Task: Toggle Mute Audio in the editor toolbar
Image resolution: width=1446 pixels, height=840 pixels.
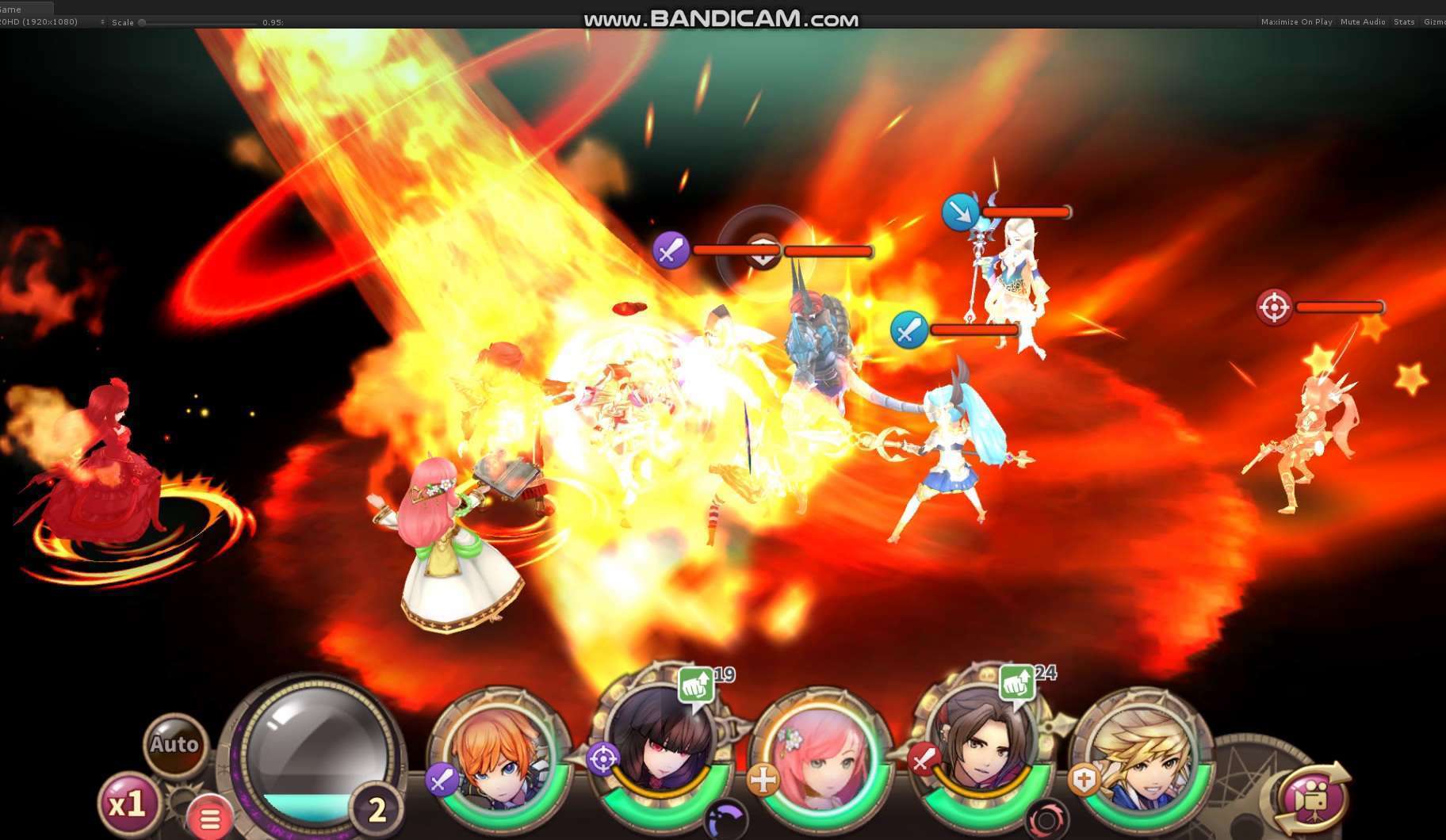Action: coord(1362,22)
